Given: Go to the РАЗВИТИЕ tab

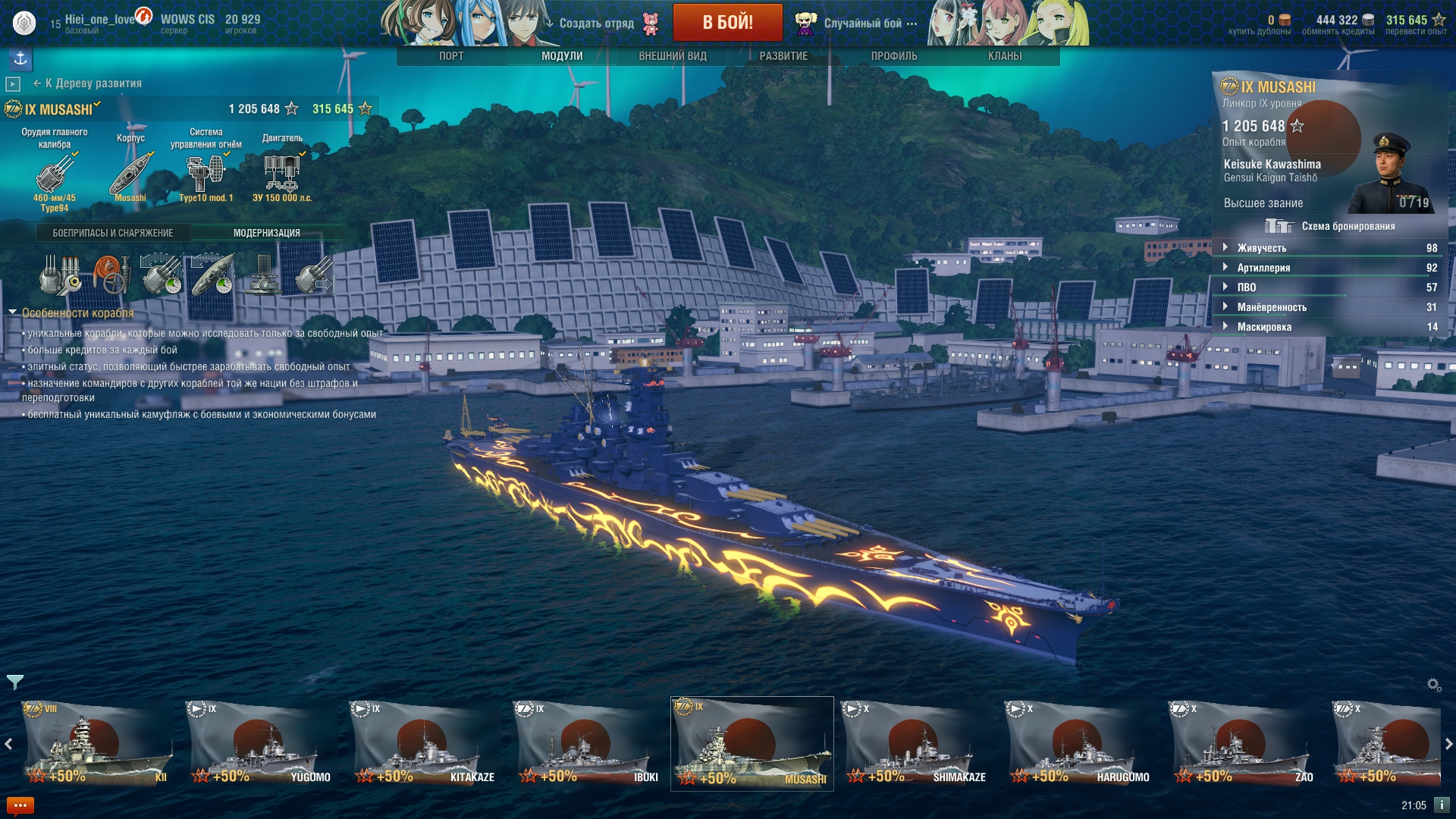Looking at the screenshot, I should pyautogui.click(x=783, y=56).
